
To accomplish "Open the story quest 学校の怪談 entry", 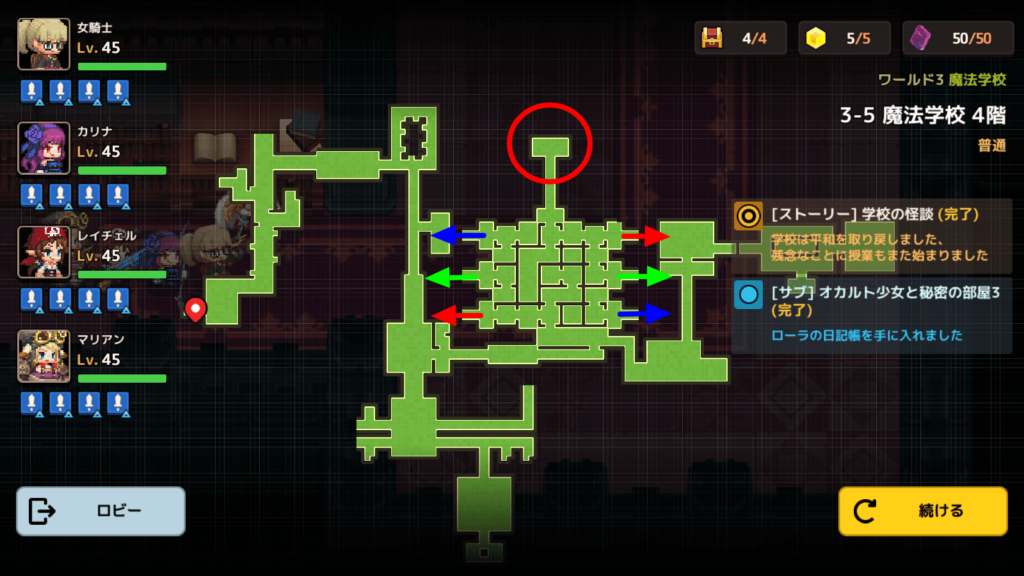I will [x=872, y=234].
